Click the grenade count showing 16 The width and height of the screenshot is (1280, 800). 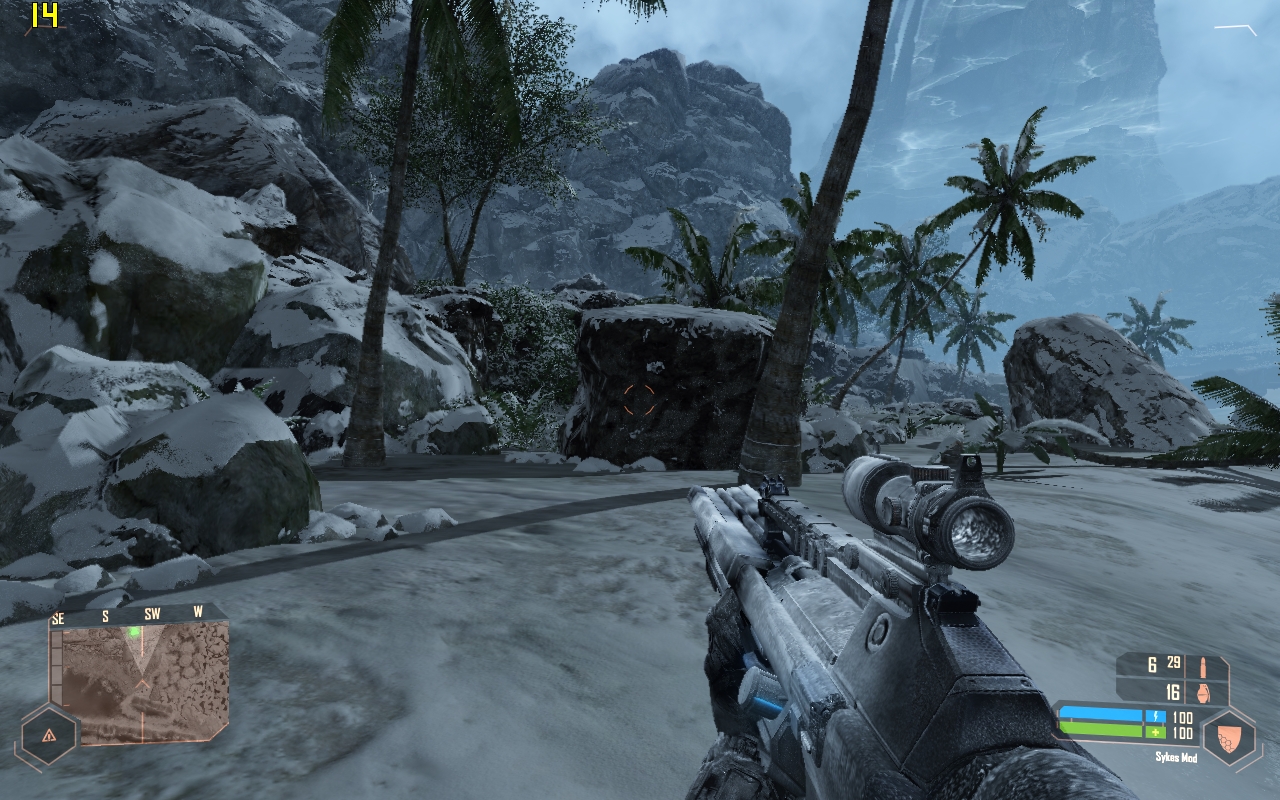(1174, 692)
